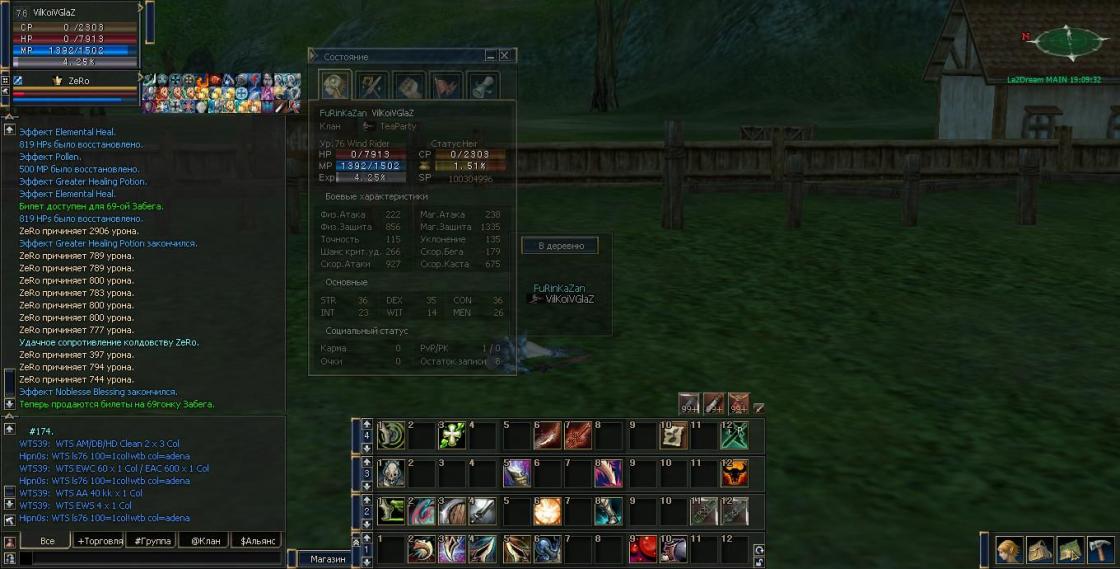
Task: Click the chat text input field
Action: [x=150, y=559]
